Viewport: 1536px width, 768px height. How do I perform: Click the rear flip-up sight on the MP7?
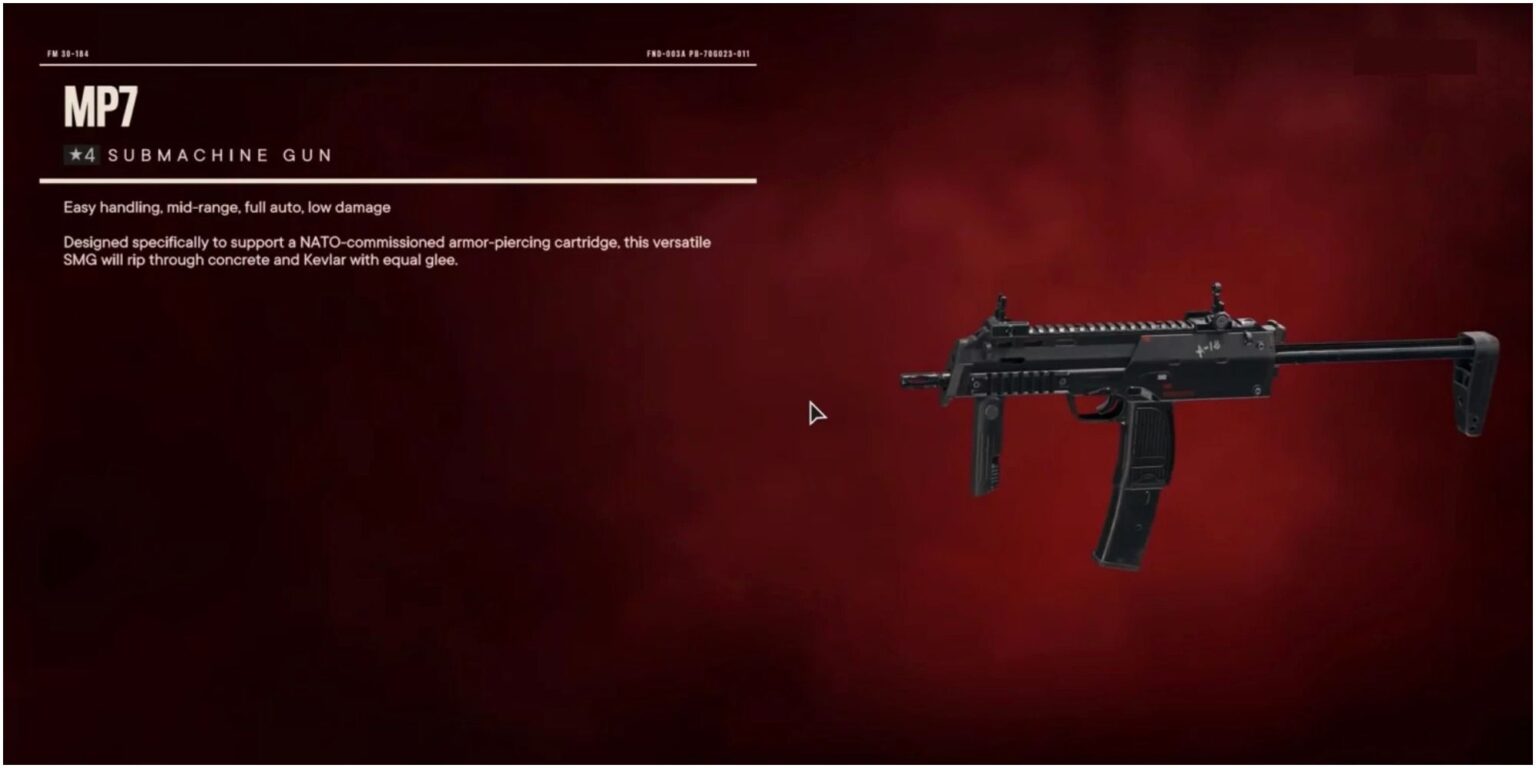(1216, 297)
